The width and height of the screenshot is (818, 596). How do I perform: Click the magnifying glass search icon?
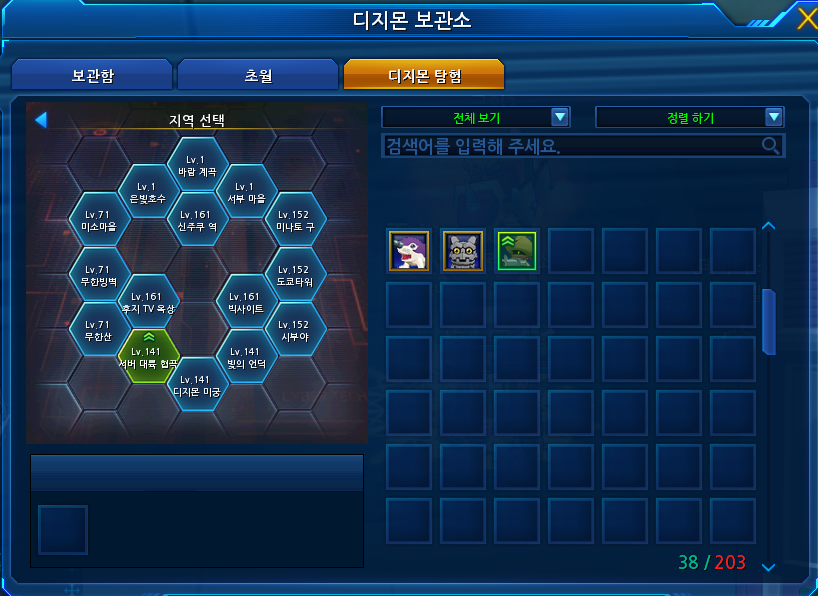click(x=771, y=146)
